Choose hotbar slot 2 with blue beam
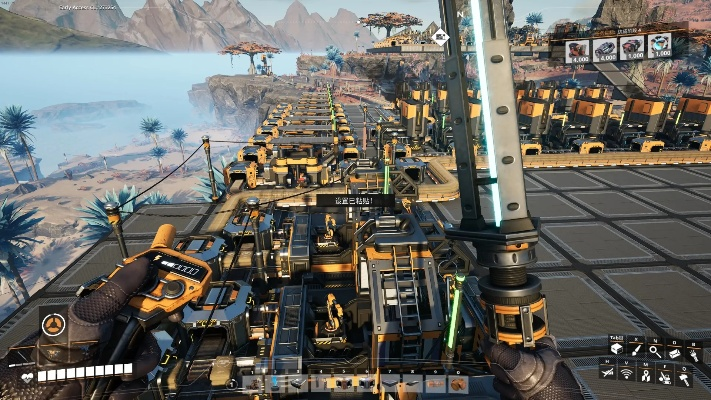 tap(275, 384)
